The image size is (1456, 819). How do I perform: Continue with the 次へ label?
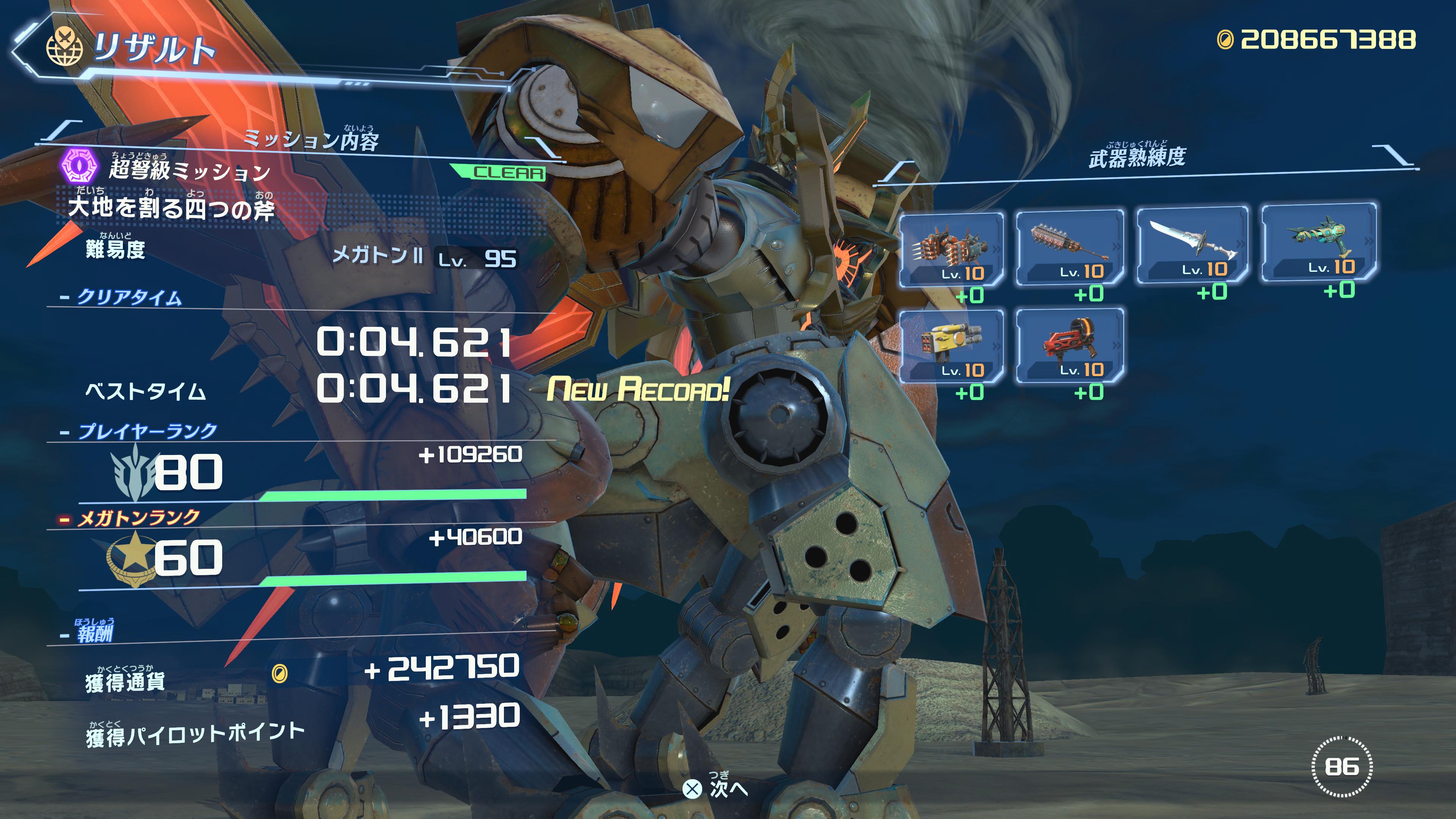pos(727,788)
